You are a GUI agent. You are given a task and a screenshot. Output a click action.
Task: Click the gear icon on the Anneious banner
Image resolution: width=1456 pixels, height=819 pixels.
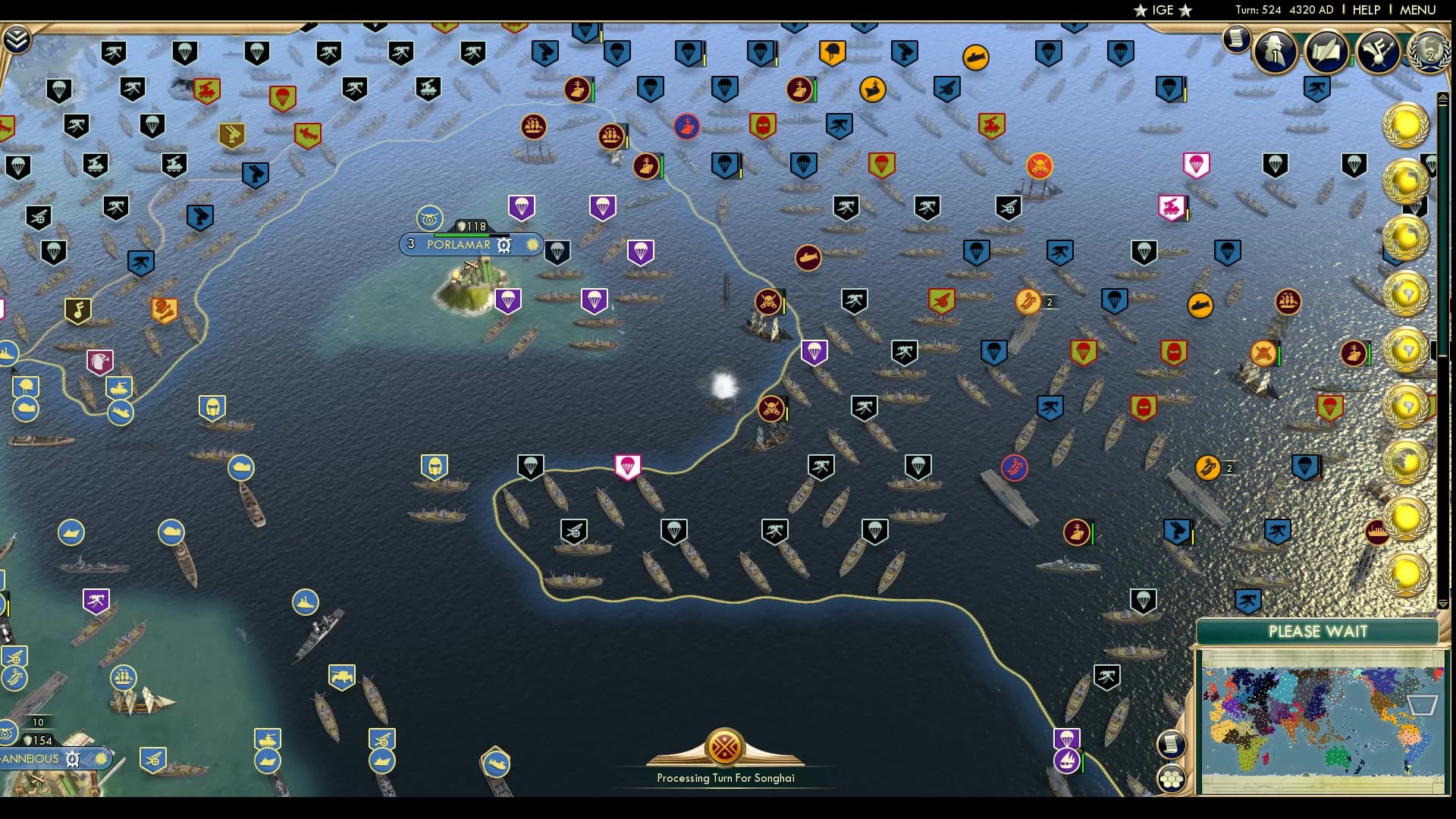click(72, 758)
